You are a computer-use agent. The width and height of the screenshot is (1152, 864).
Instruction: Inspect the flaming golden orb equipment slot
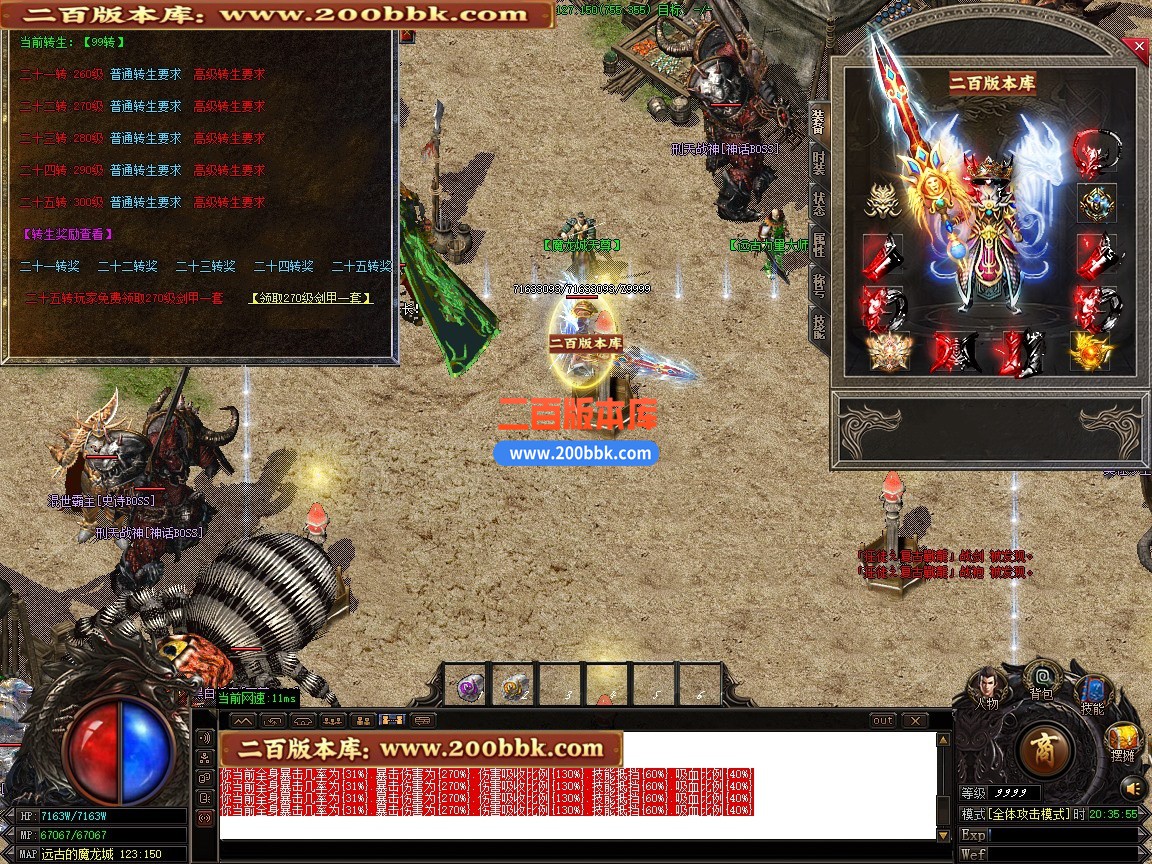[x=1092, y=350]
